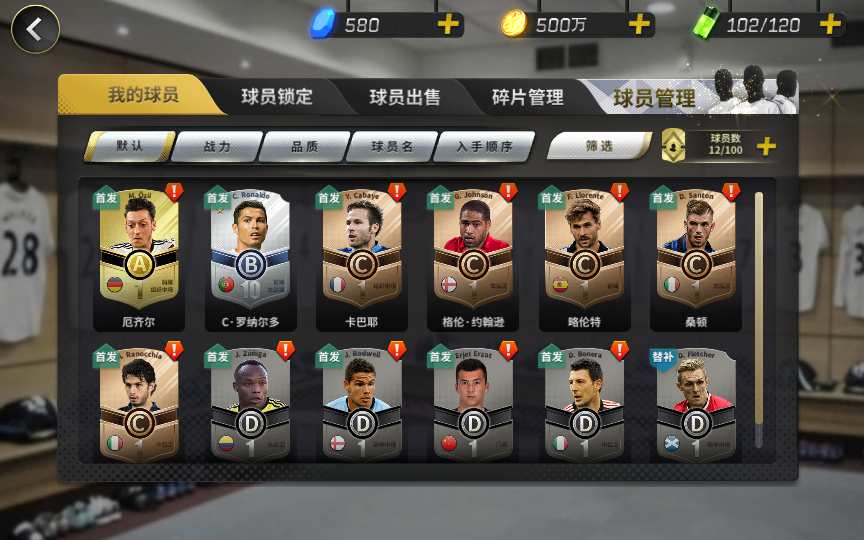Open the 球员出售 tab
864x540 pixels.
click(x=404, y=97)
